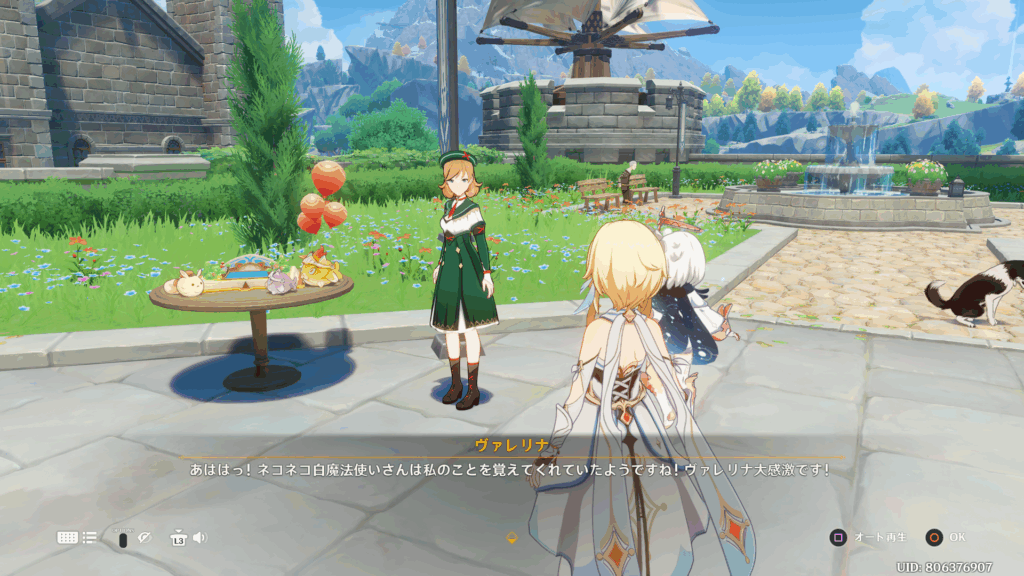Image resolution: width=1024 pixels, height=576 pixels.
Task: Hide the interface with the crossed-eye icon
Action: (x=144, y=538)
